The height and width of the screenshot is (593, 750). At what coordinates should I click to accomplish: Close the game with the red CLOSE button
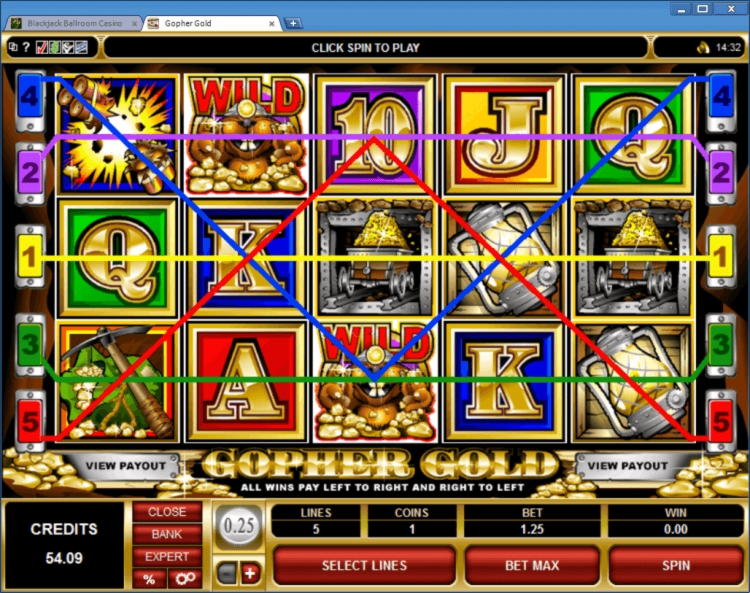(167, 512)
